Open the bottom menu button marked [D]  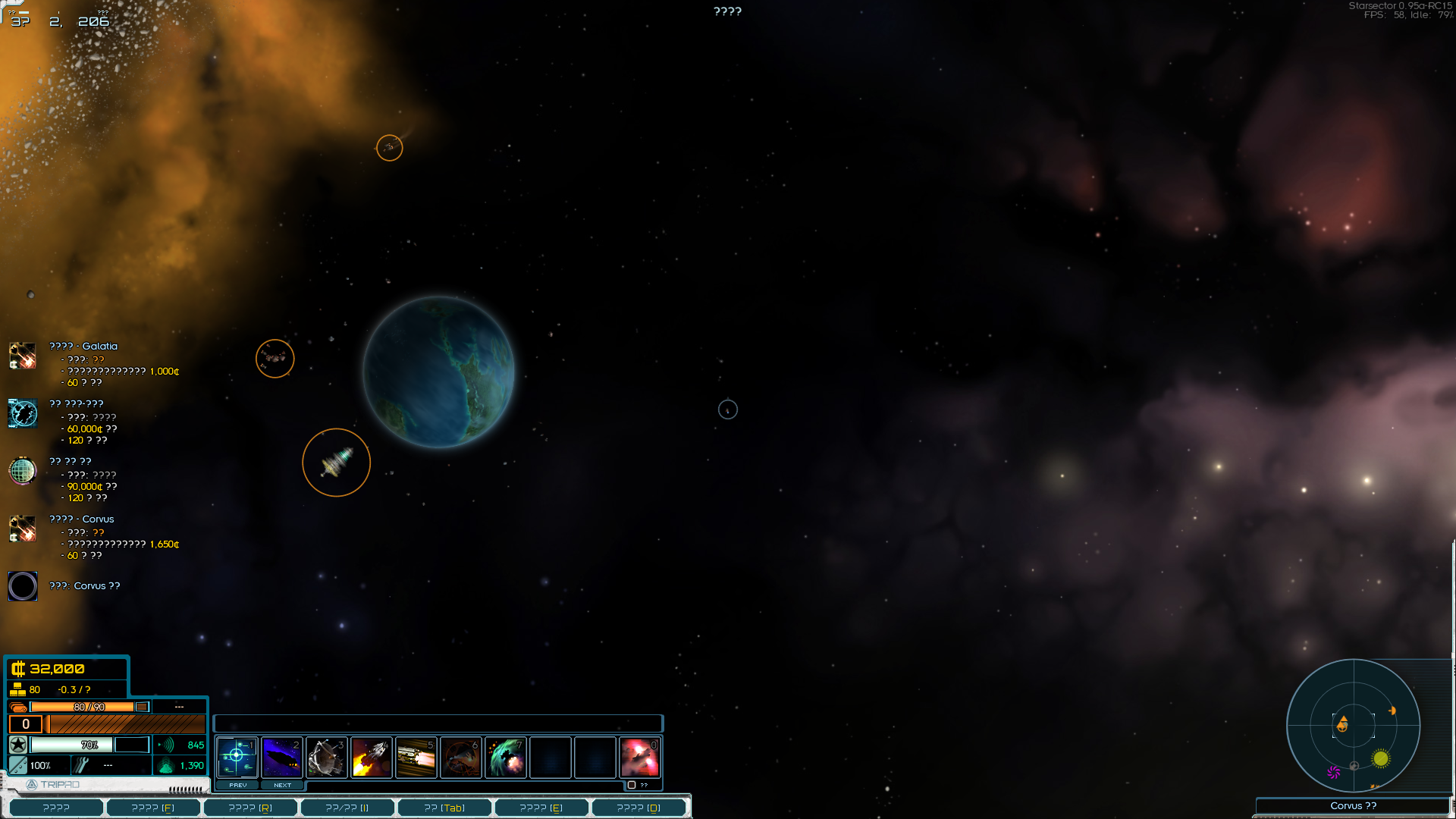coord(639,808)
